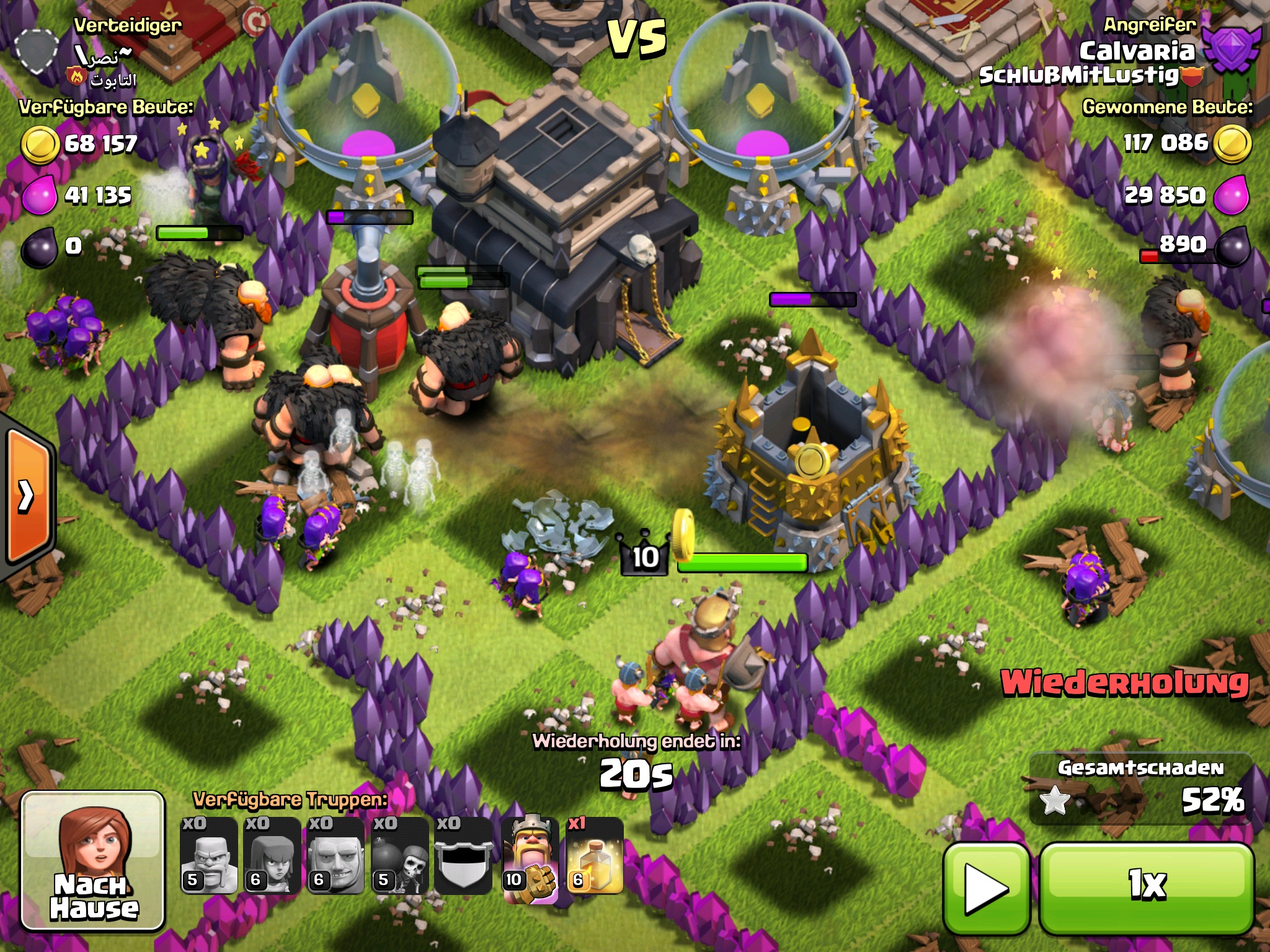Select the Archer troop slot
The width and height of the screenshot is (1270, 952).
(x=272, y=857)
